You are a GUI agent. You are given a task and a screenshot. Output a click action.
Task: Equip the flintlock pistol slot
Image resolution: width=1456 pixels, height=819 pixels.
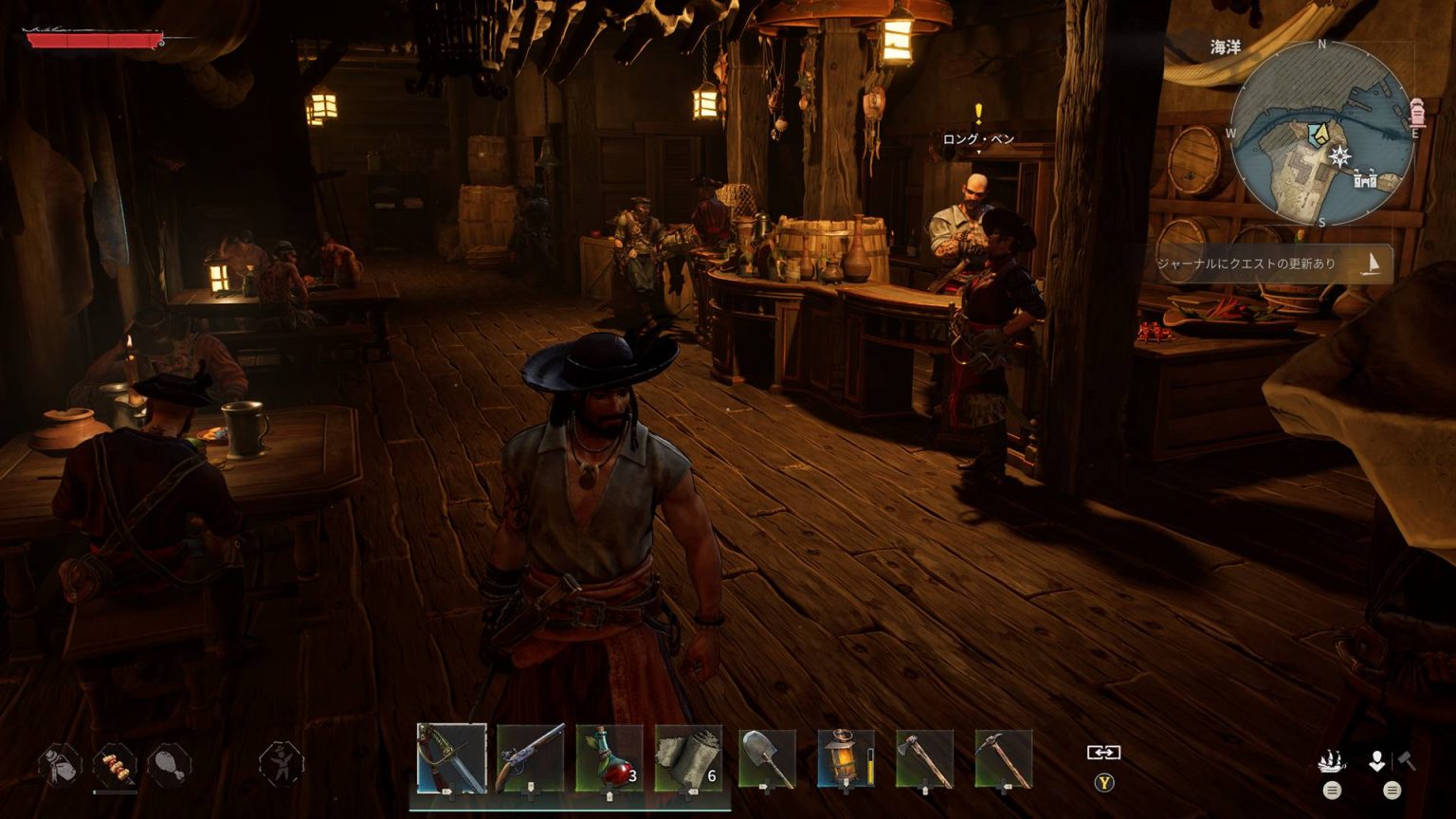click(x=530, y=757)
